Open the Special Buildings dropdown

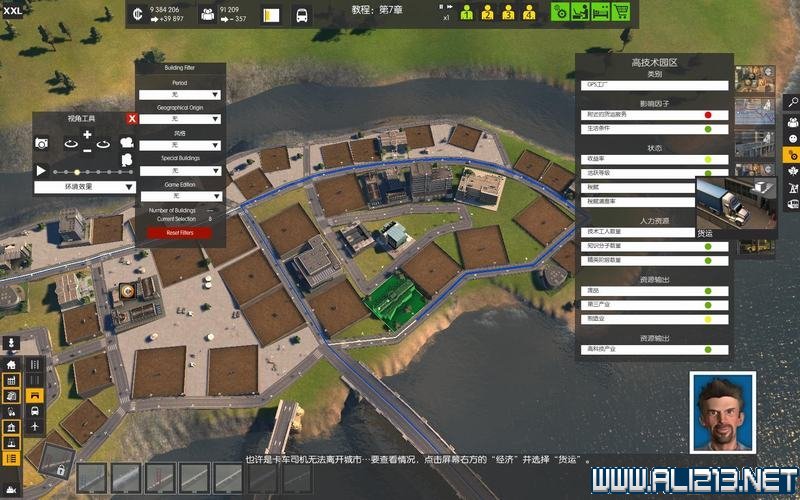click(x=180, y=170)
